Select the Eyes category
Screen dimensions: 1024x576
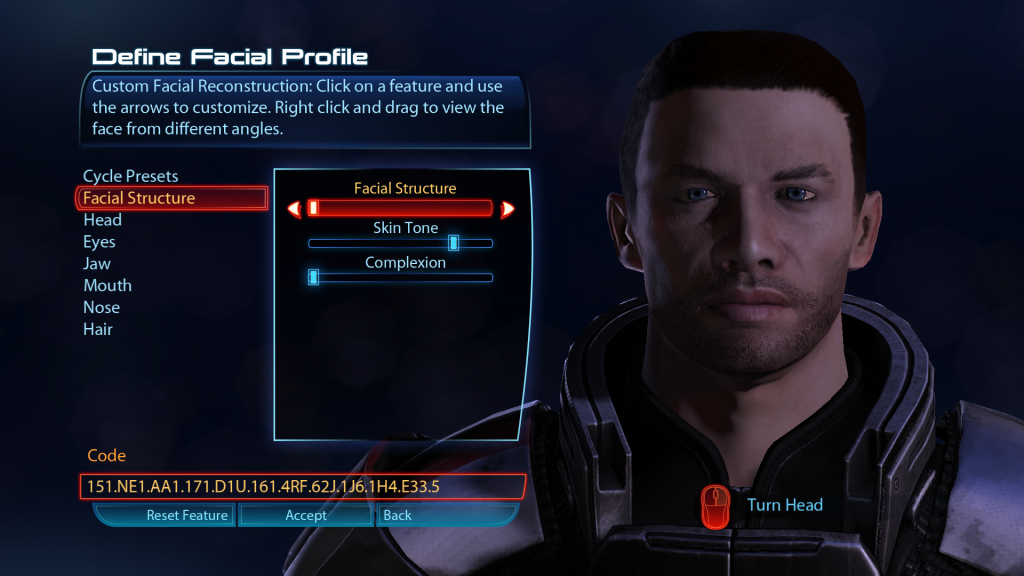point(99,242)
